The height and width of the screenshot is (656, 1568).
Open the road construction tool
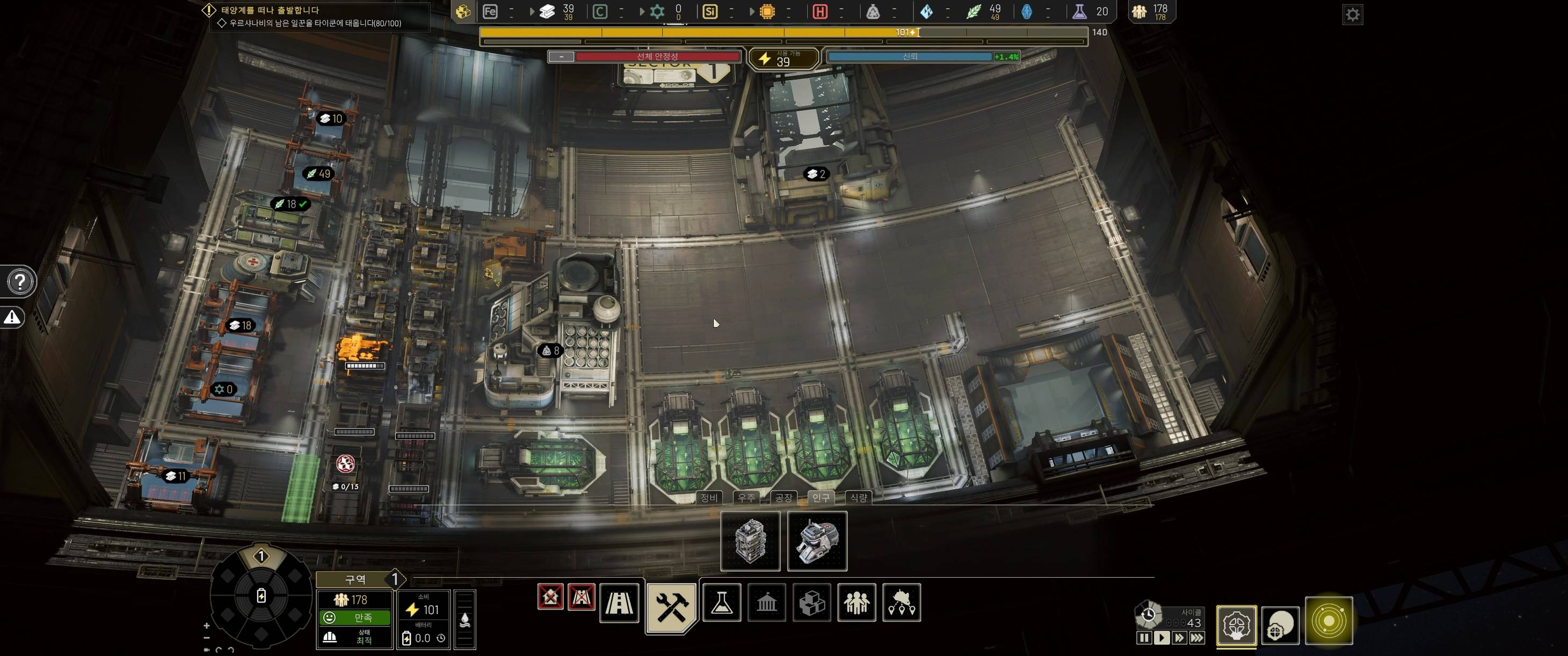(619, 602)
